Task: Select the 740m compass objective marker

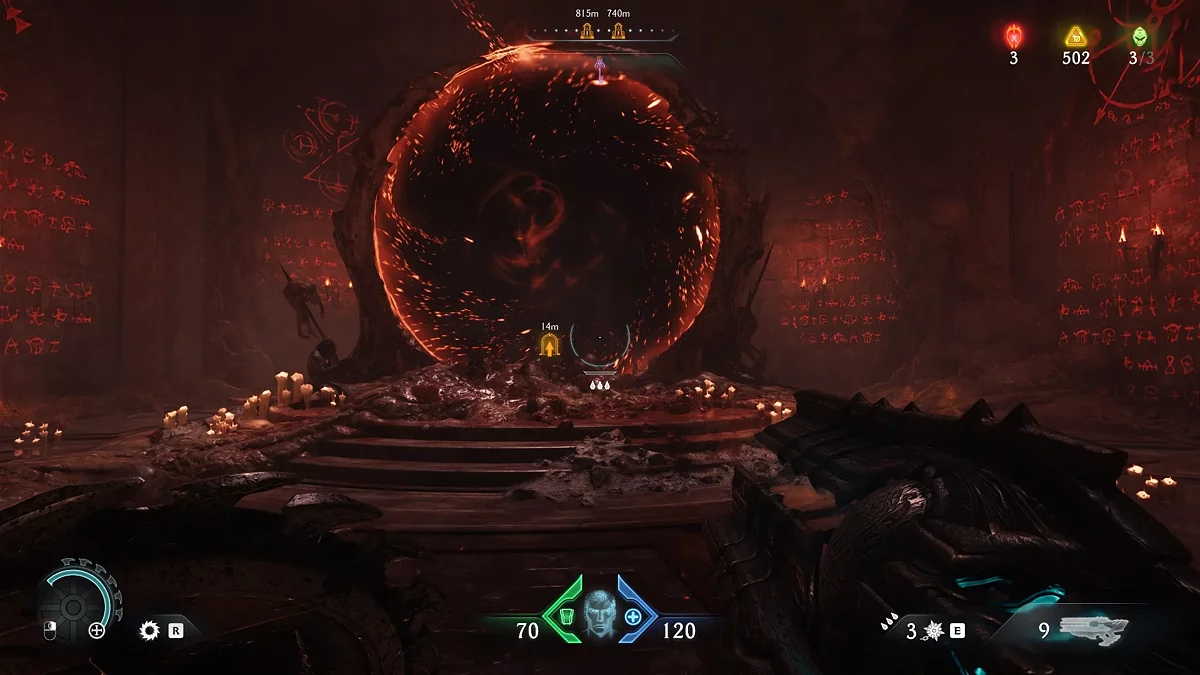Action: (x=618, y=30)
